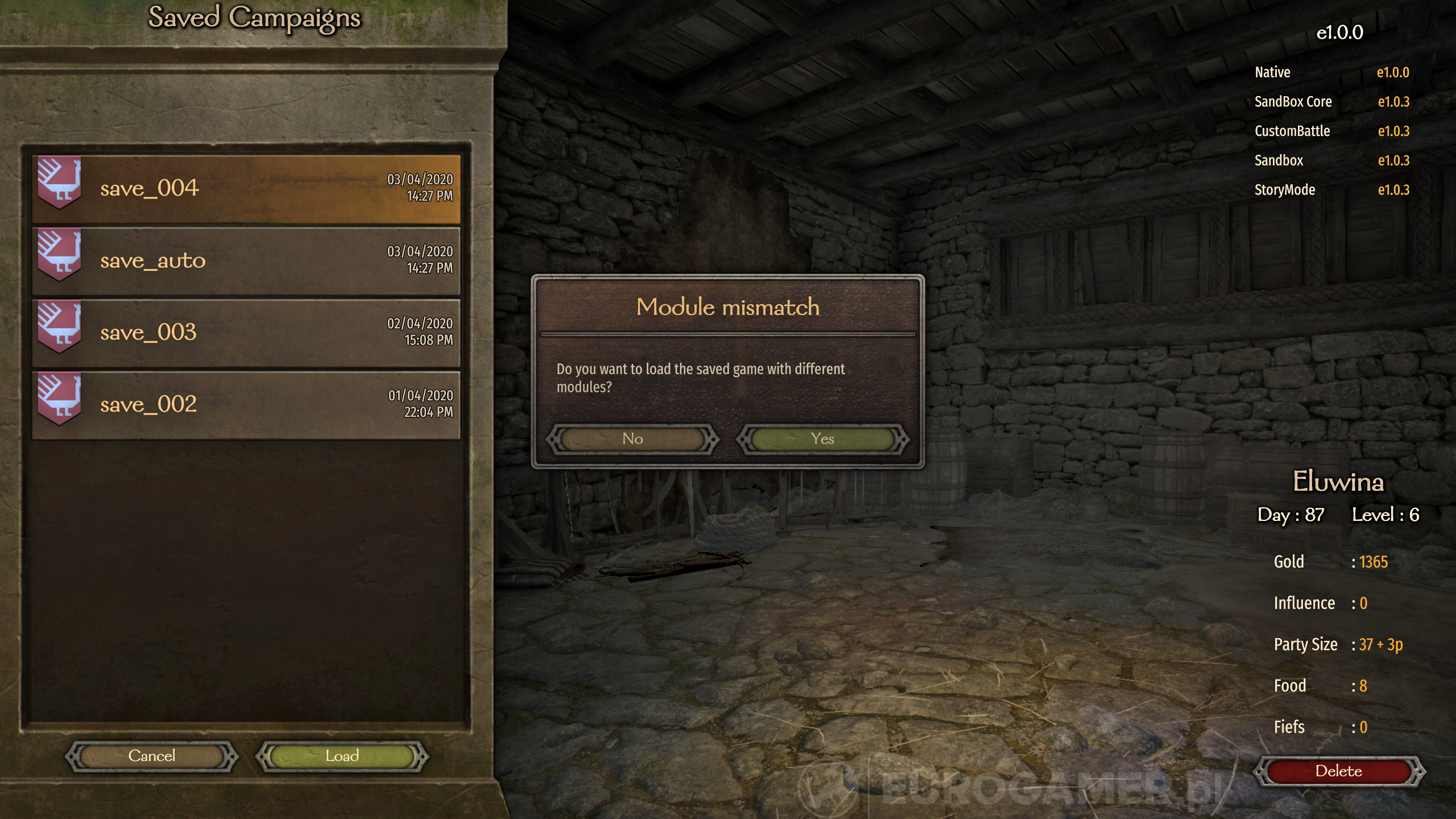The width and height of the screenshot is (1456, 819).
Task: Click the Native module entry
Action: pos(1272,72)
